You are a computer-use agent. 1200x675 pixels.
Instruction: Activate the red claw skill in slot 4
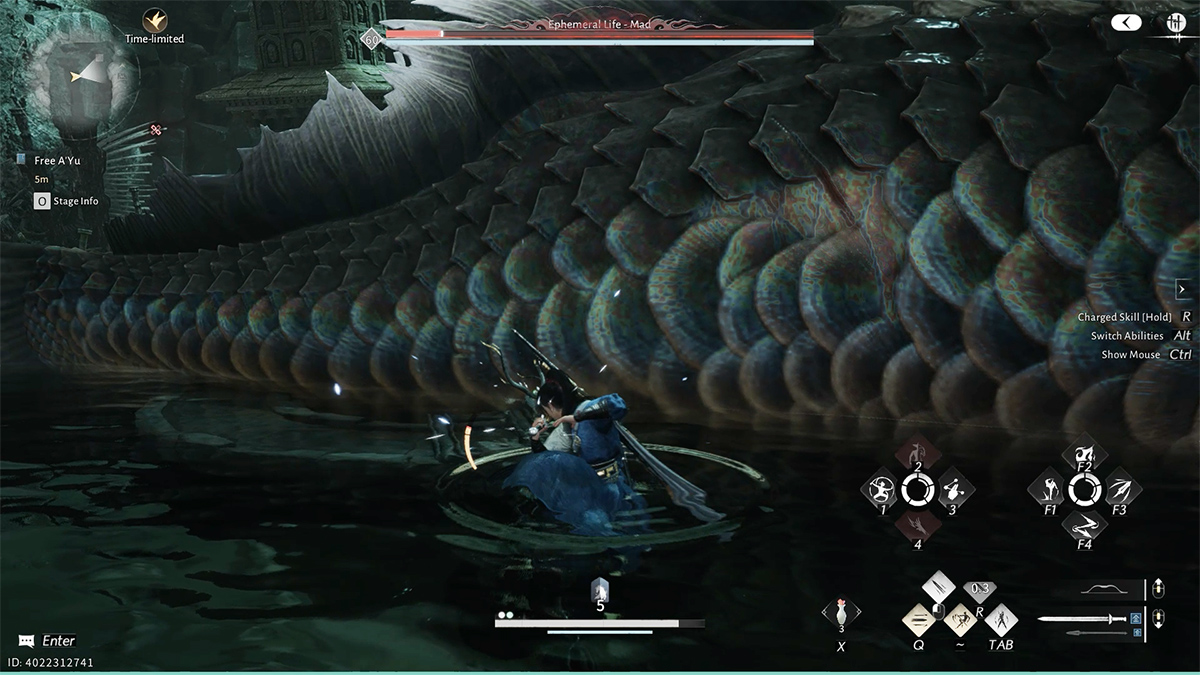click(x=917, y=524)
